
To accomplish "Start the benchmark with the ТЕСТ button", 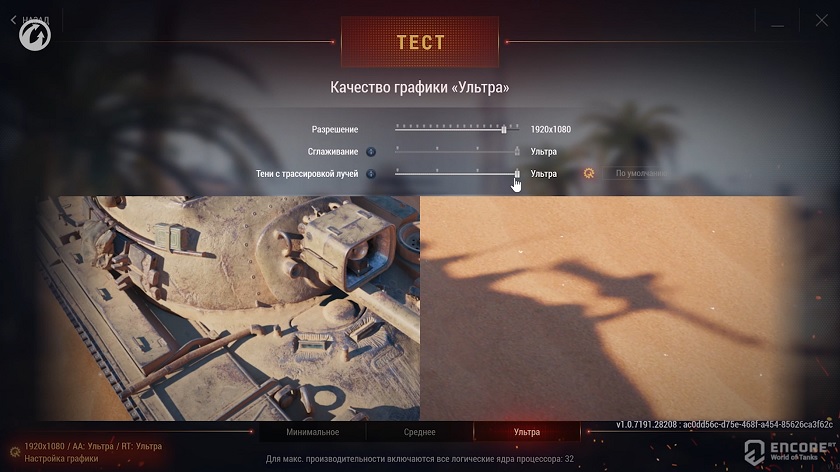I will [x=420, y=43].
